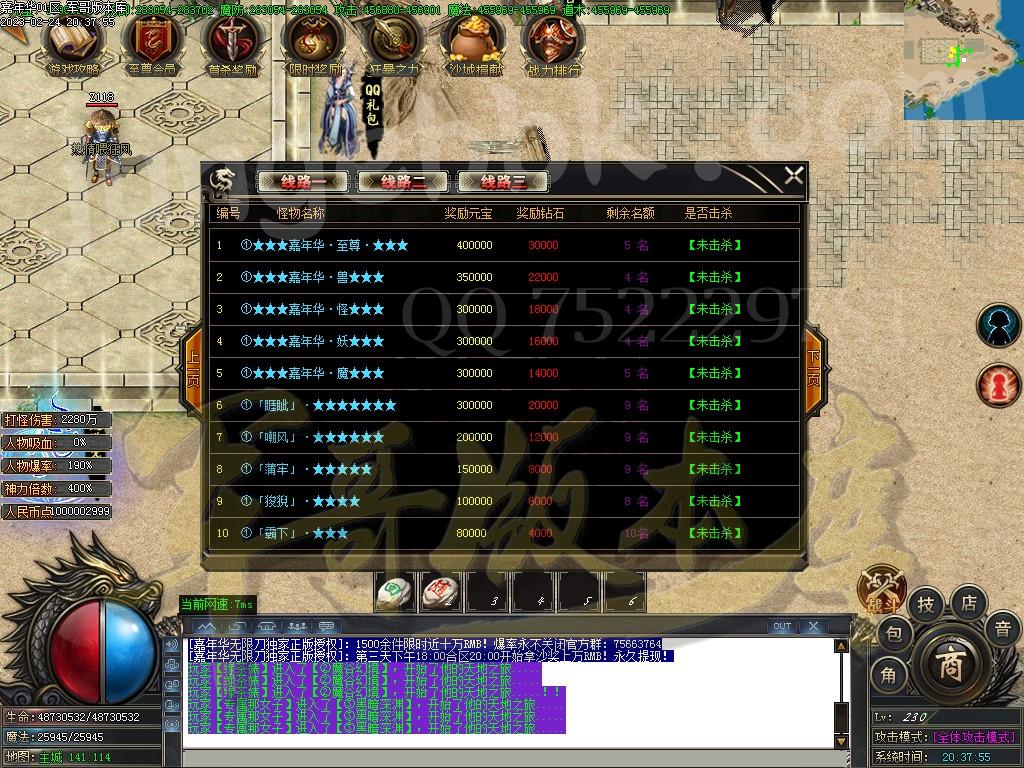Open the 技 skills button
The height and width of the screenshot is (768, 1024).
tap(926, 604)
